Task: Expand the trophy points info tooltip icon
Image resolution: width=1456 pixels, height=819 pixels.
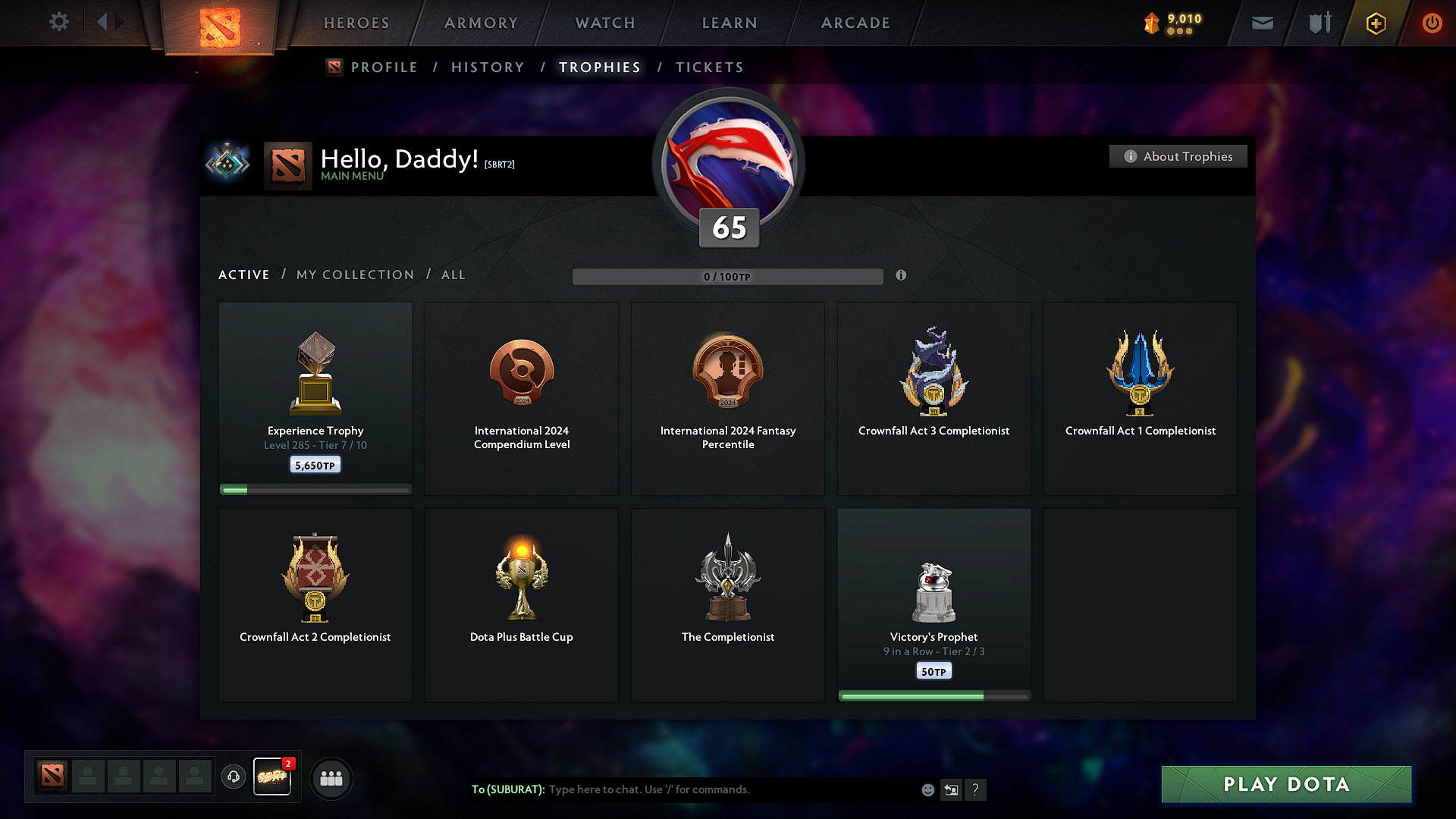Action: tap(902, 276)
